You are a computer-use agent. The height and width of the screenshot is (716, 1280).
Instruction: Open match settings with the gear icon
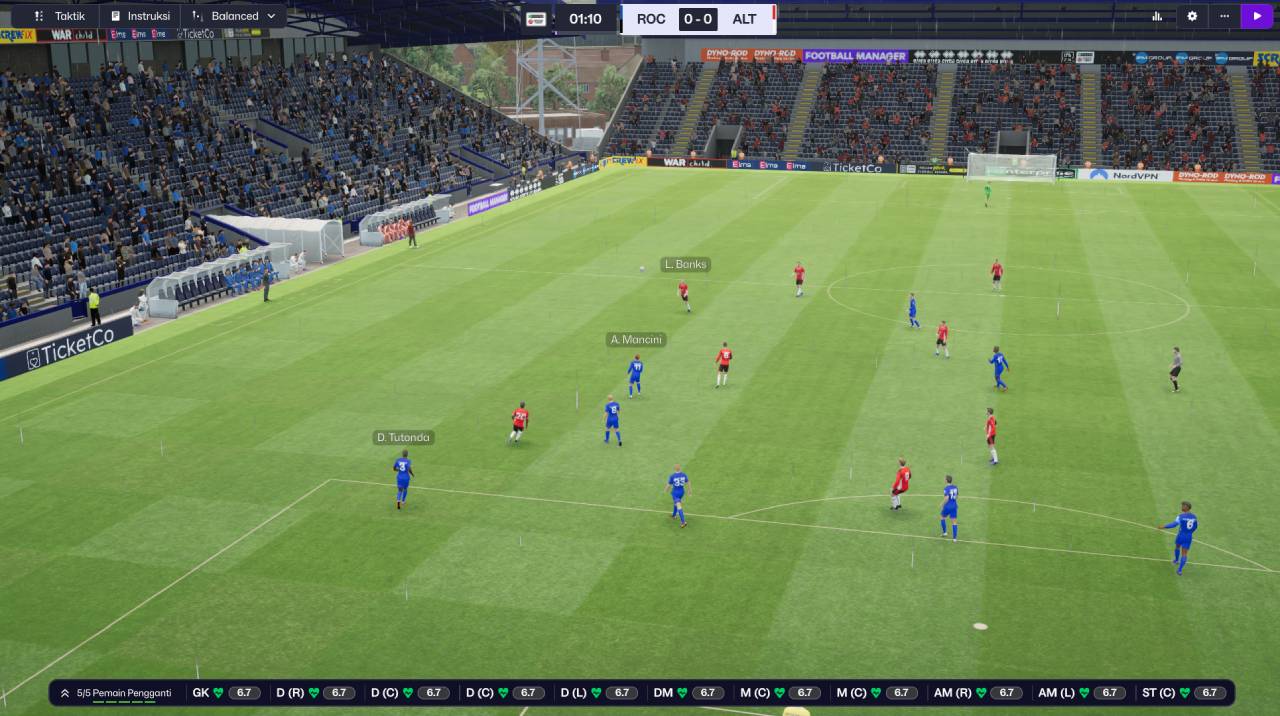tap(1192, 16)
